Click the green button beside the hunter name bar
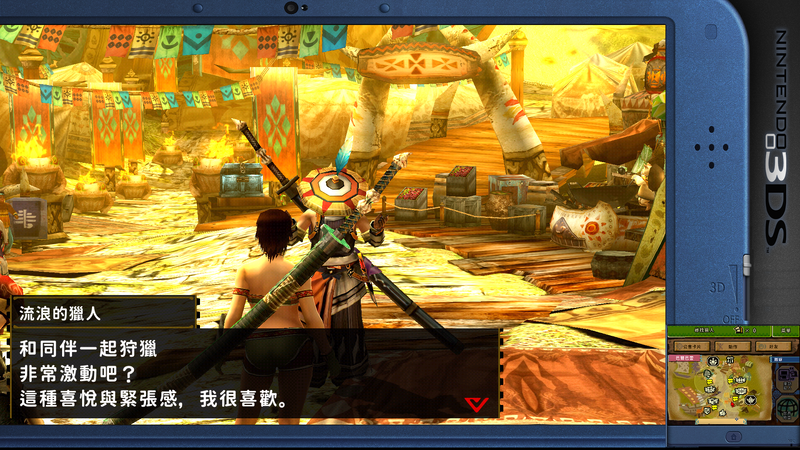800x450 pixels. [x=786, y=331]
